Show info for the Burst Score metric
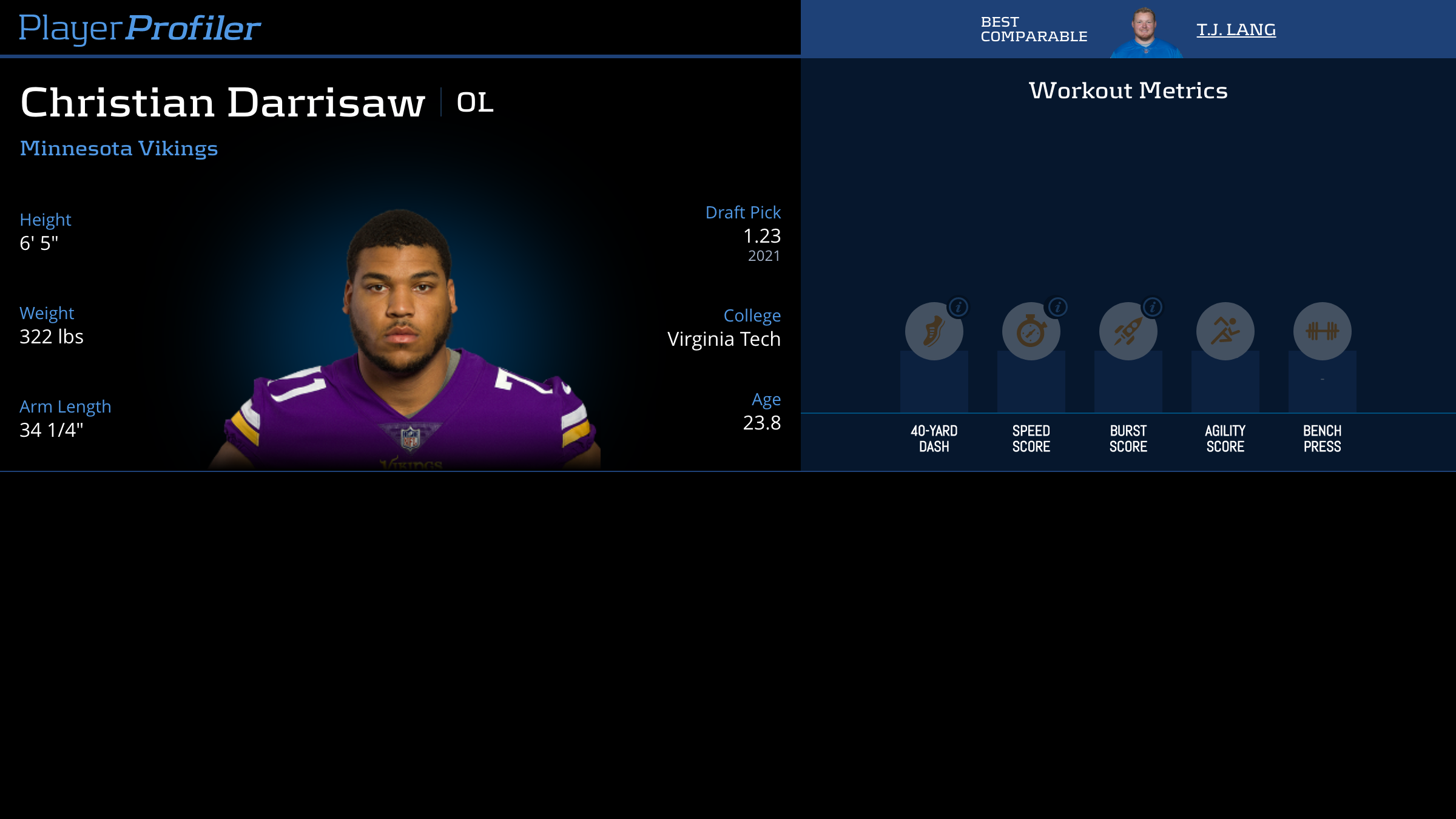1456x819 pixels. tap(1153, 308)
